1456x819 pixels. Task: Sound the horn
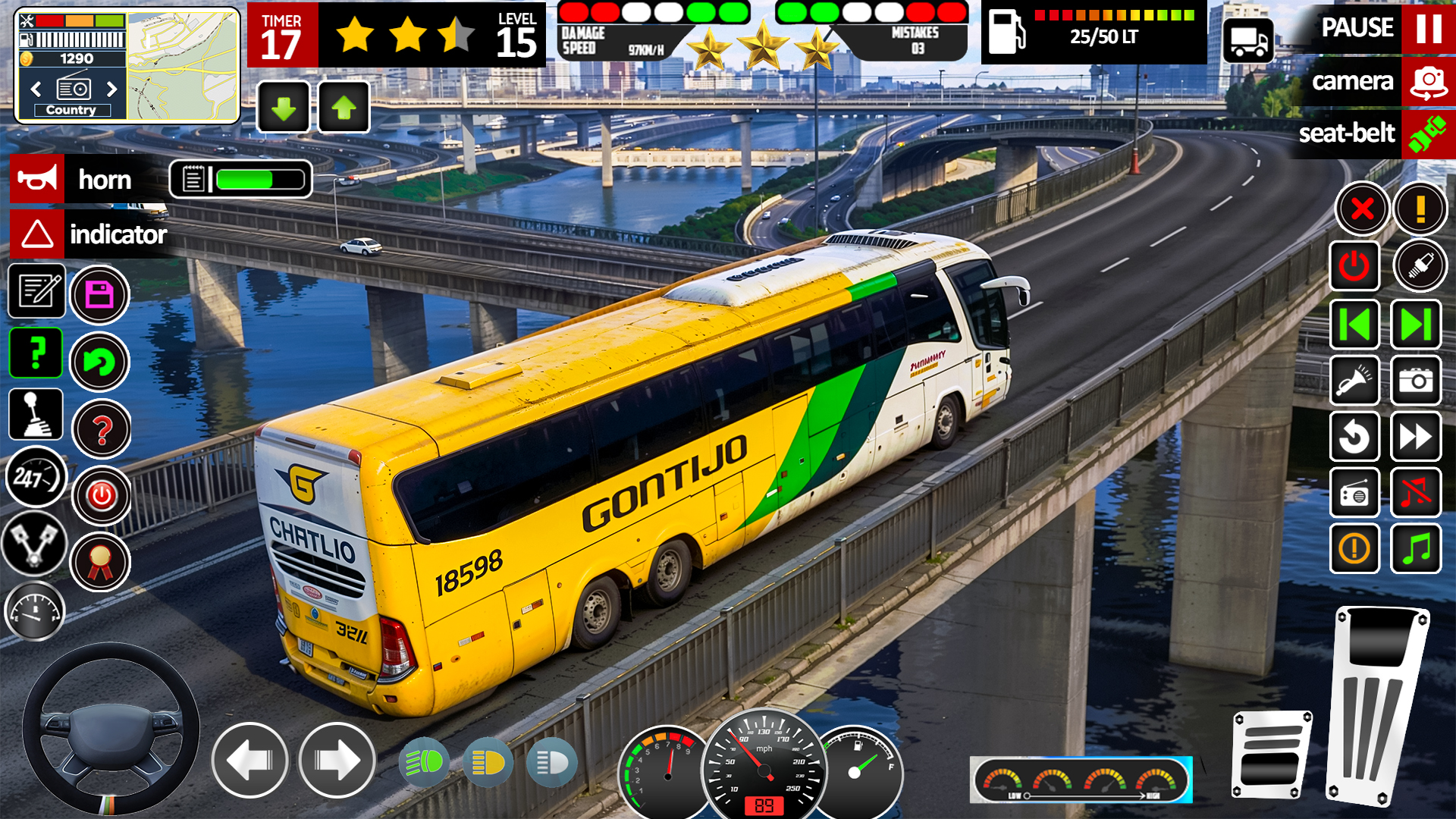(x=38, y=180)
